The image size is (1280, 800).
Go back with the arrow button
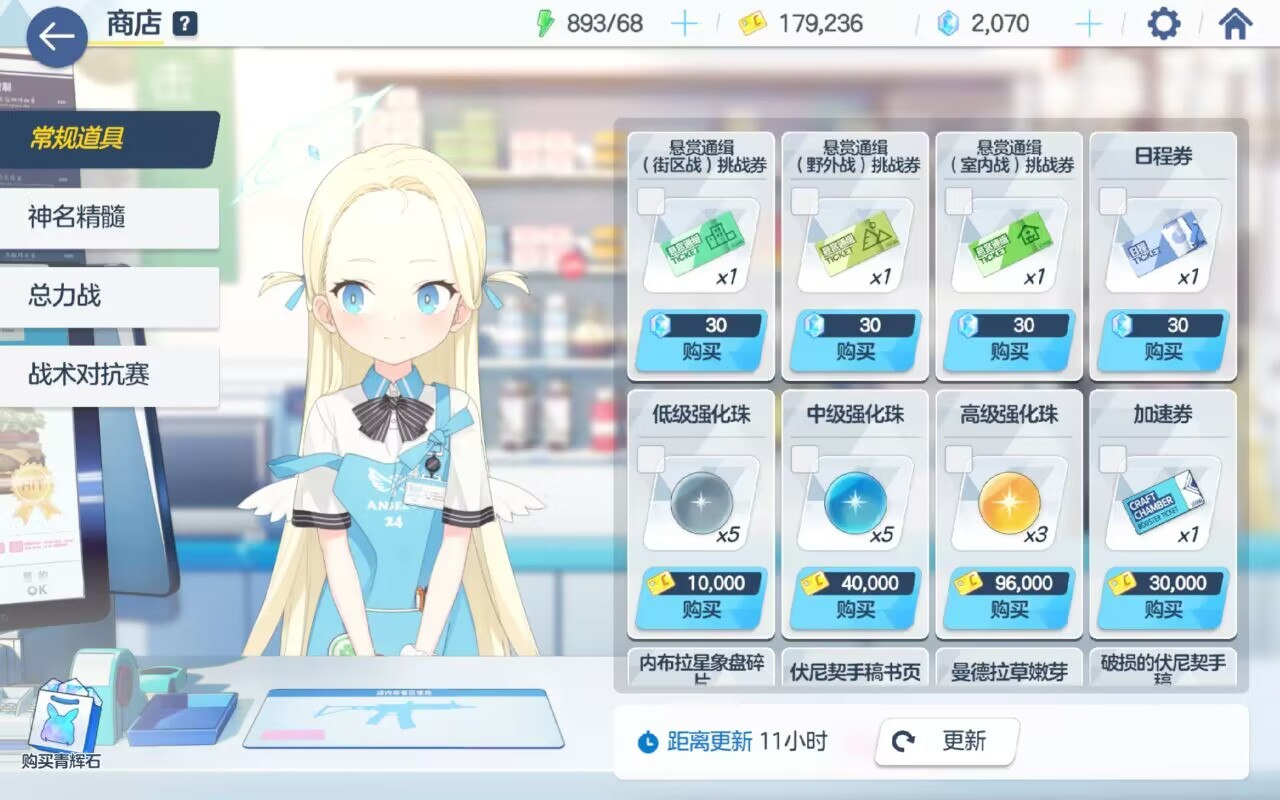click(56, 37)
